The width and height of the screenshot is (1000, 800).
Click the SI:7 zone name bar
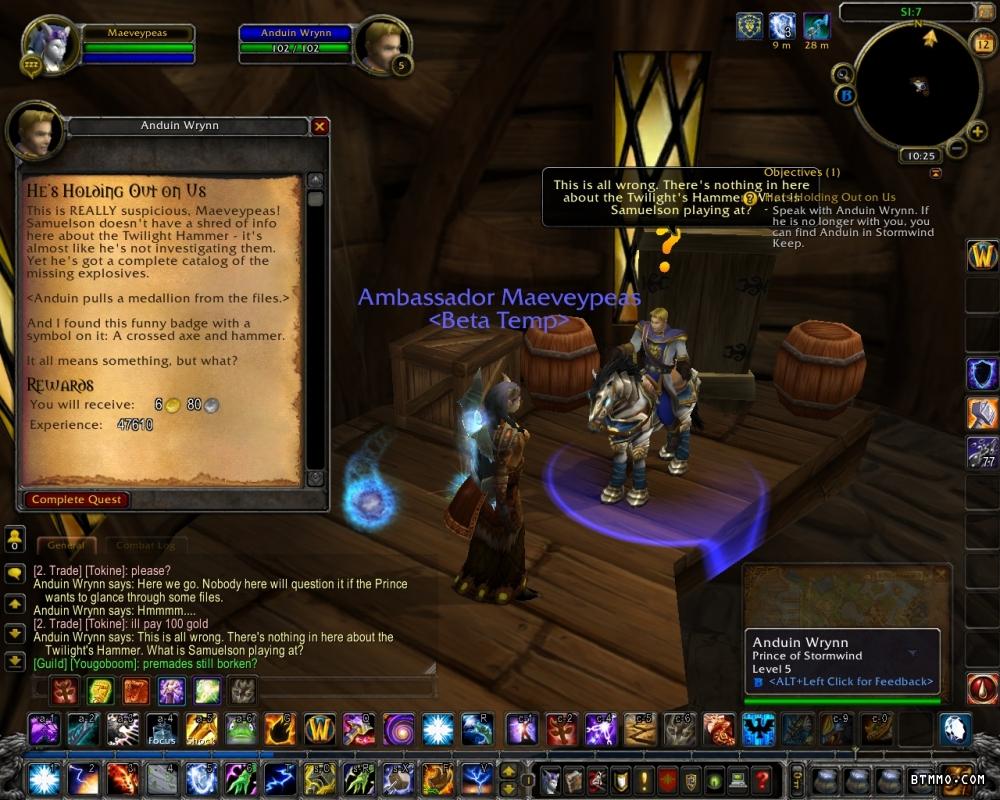coord(908,11)
